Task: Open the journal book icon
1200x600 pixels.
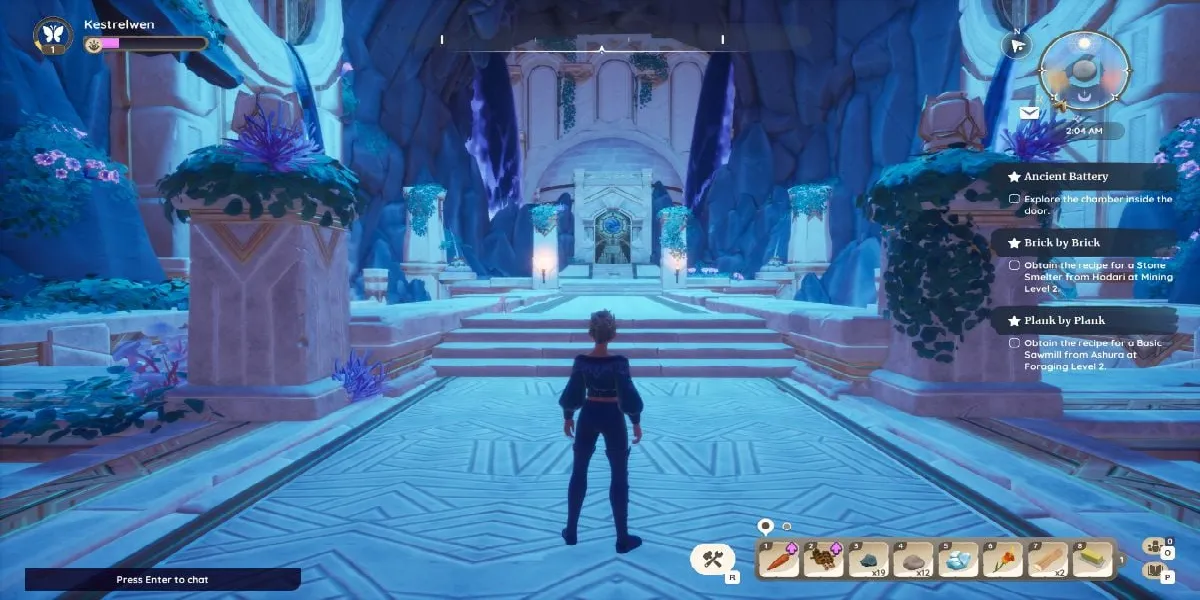Action: pyautogui.click(x=1154, y=571)
